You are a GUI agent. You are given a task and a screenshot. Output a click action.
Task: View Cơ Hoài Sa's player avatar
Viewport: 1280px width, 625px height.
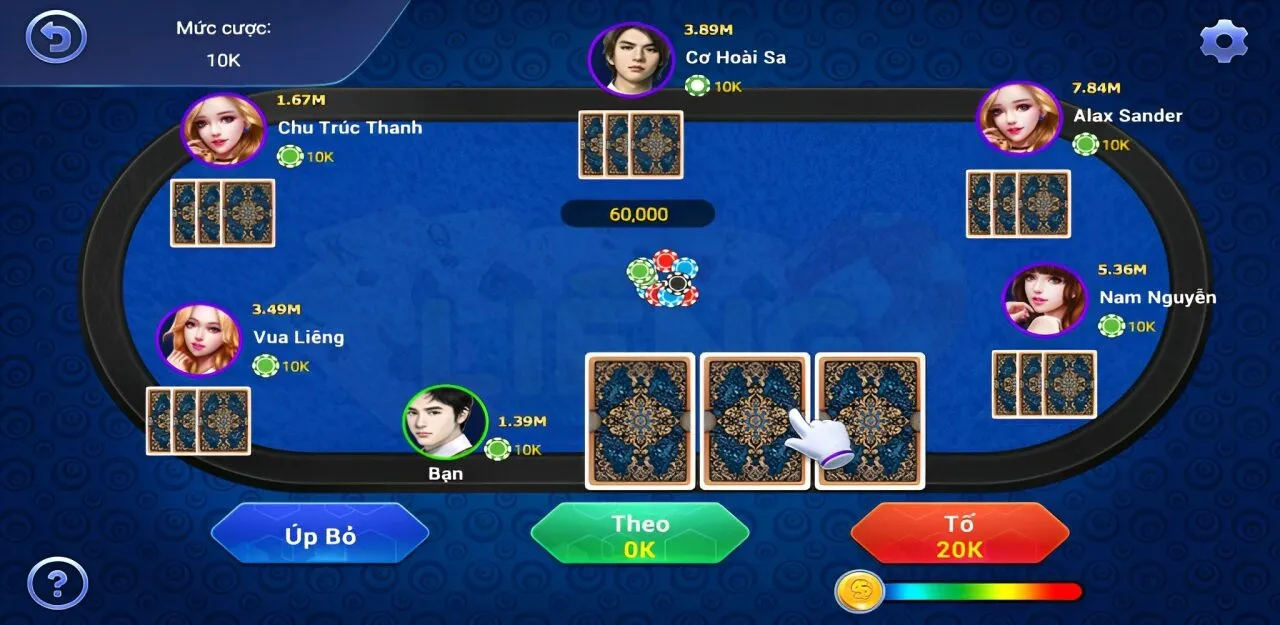point(631,60)
